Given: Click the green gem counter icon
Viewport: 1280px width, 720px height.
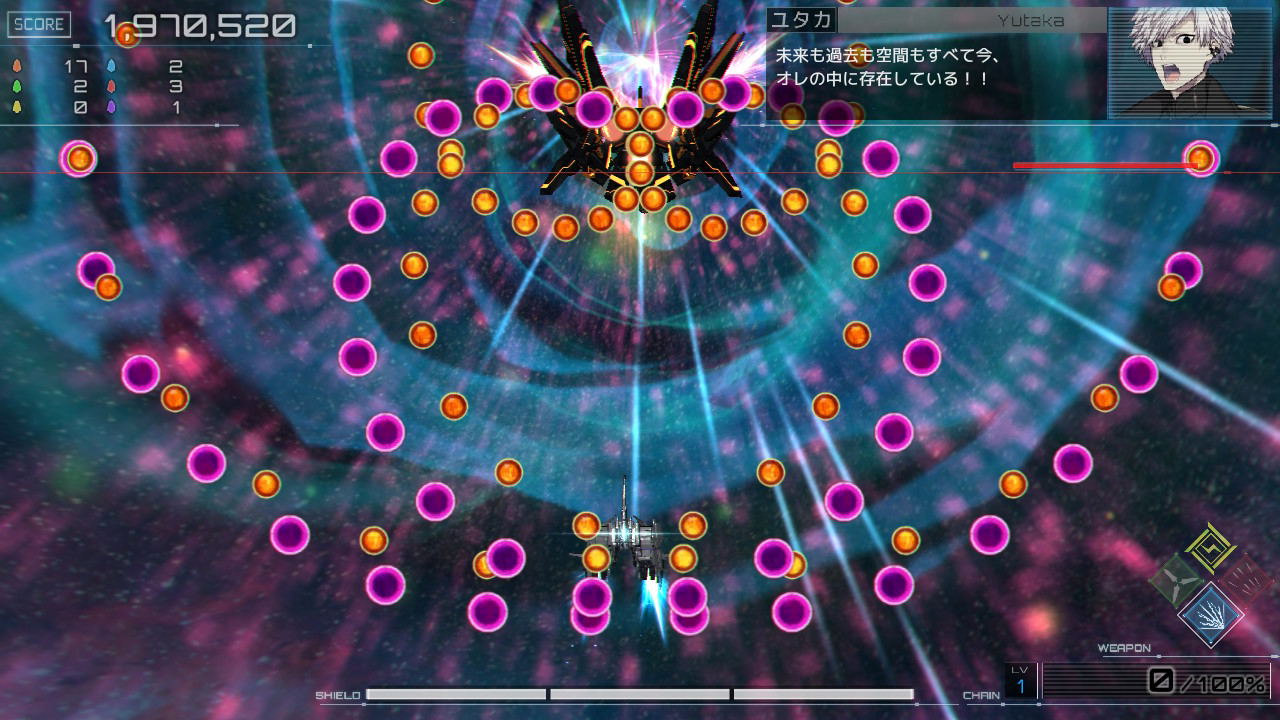Looking at the screenshot, I should click(17, 86).
